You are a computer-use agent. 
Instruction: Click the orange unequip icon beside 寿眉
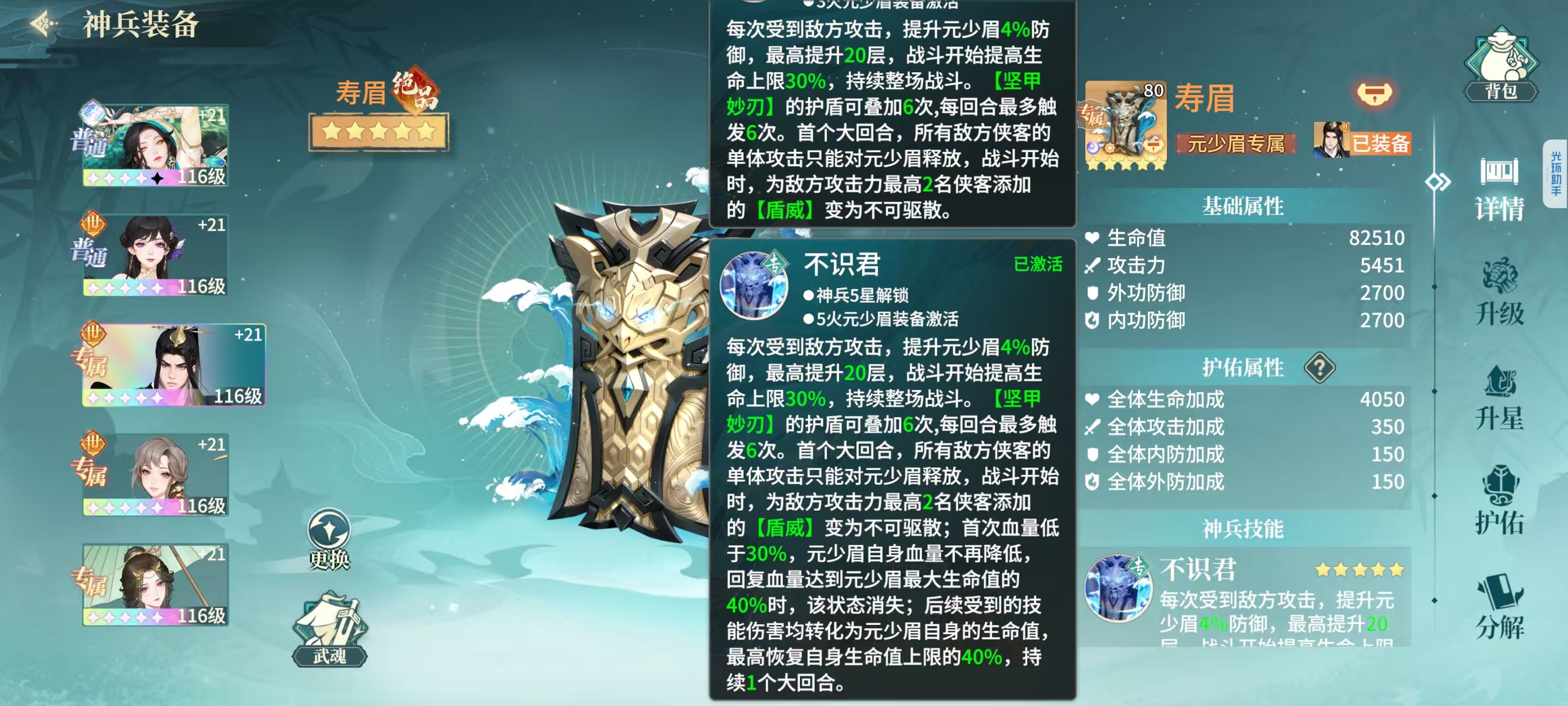(x=1374, y=94)
